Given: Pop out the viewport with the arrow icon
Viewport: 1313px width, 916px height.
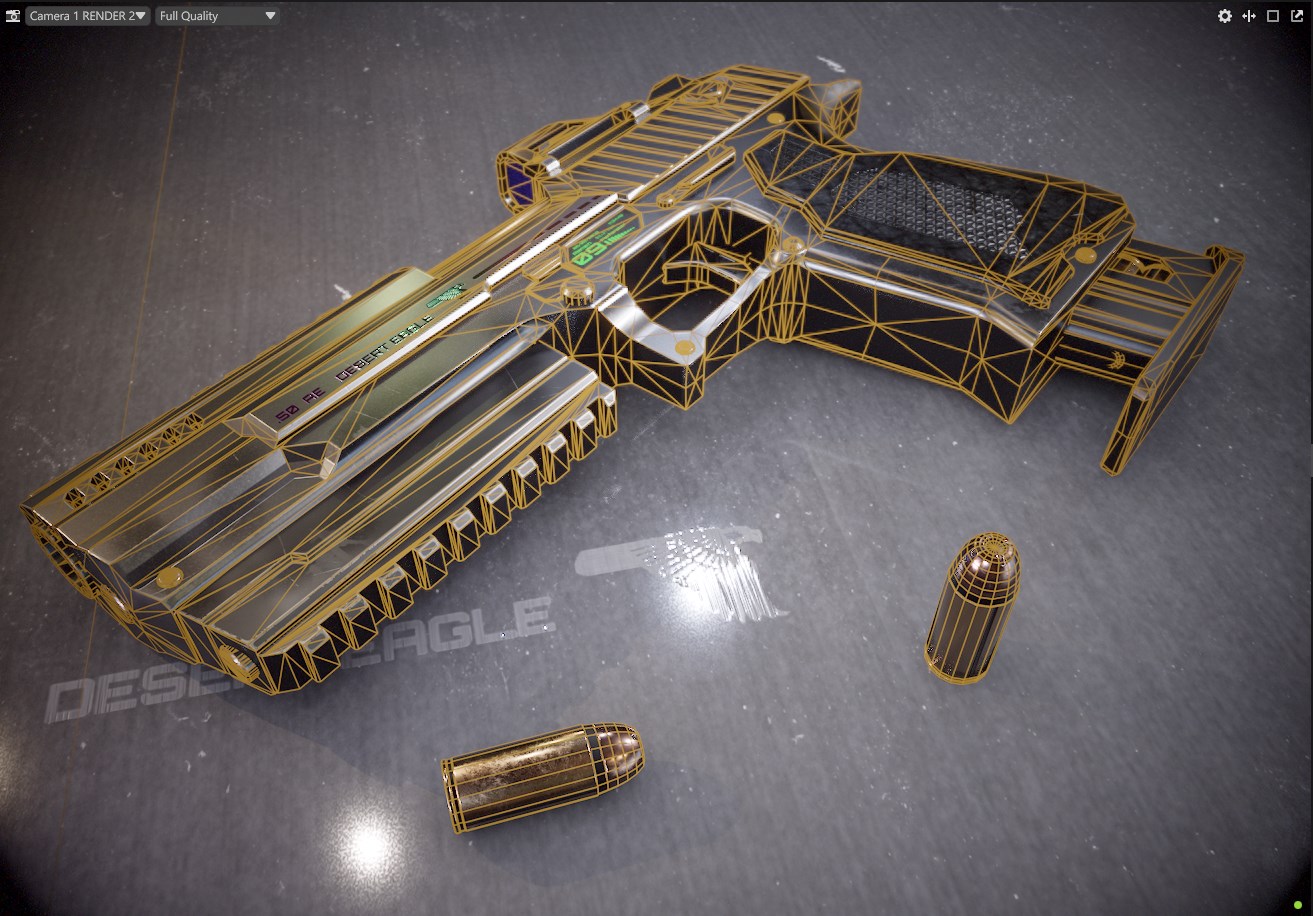Looking at the screenshot, I should [x=1297, y=16].
